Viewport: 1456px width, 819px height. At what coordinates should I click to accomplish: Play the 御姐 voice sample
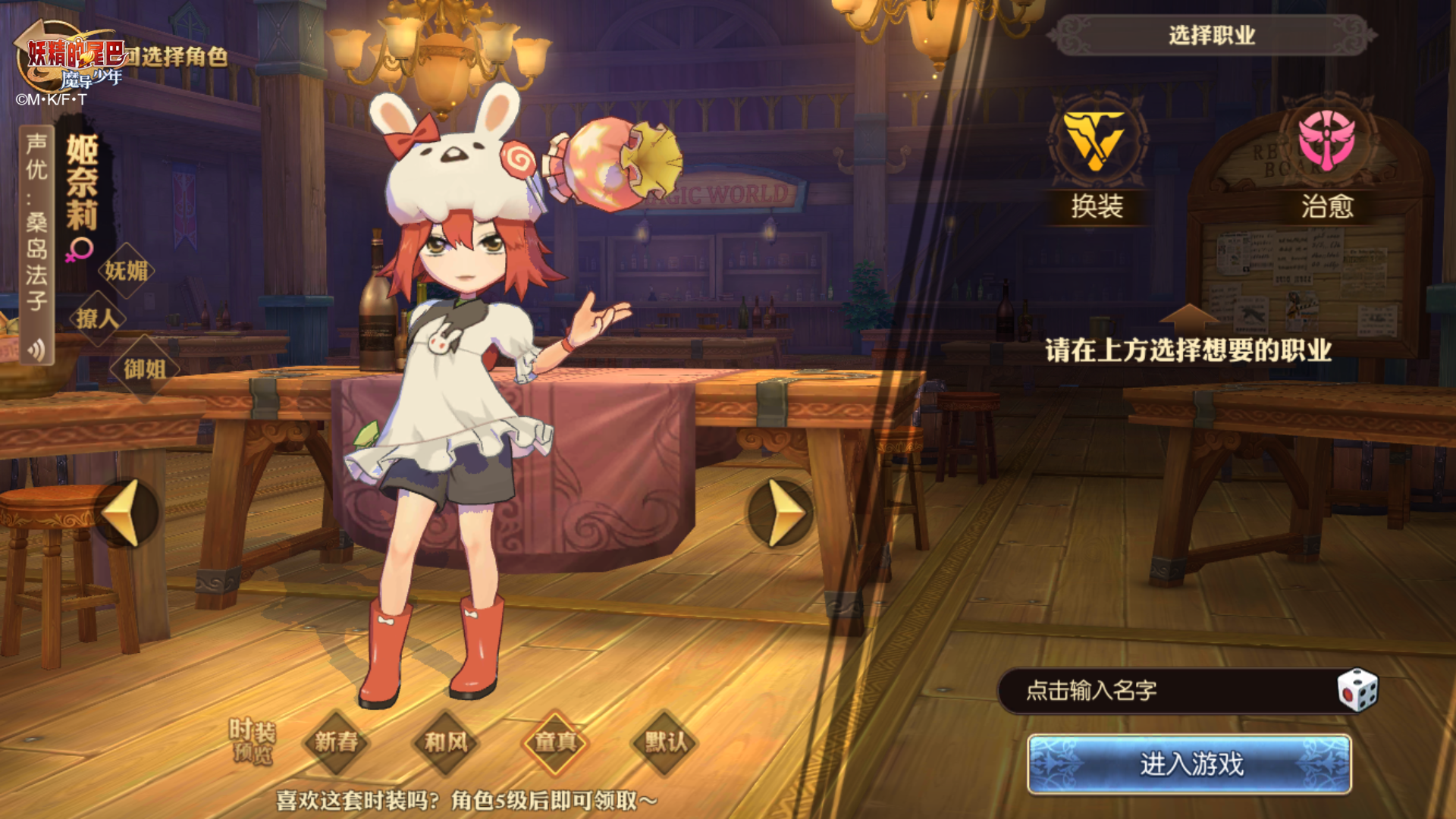click(x=144, y=369)
